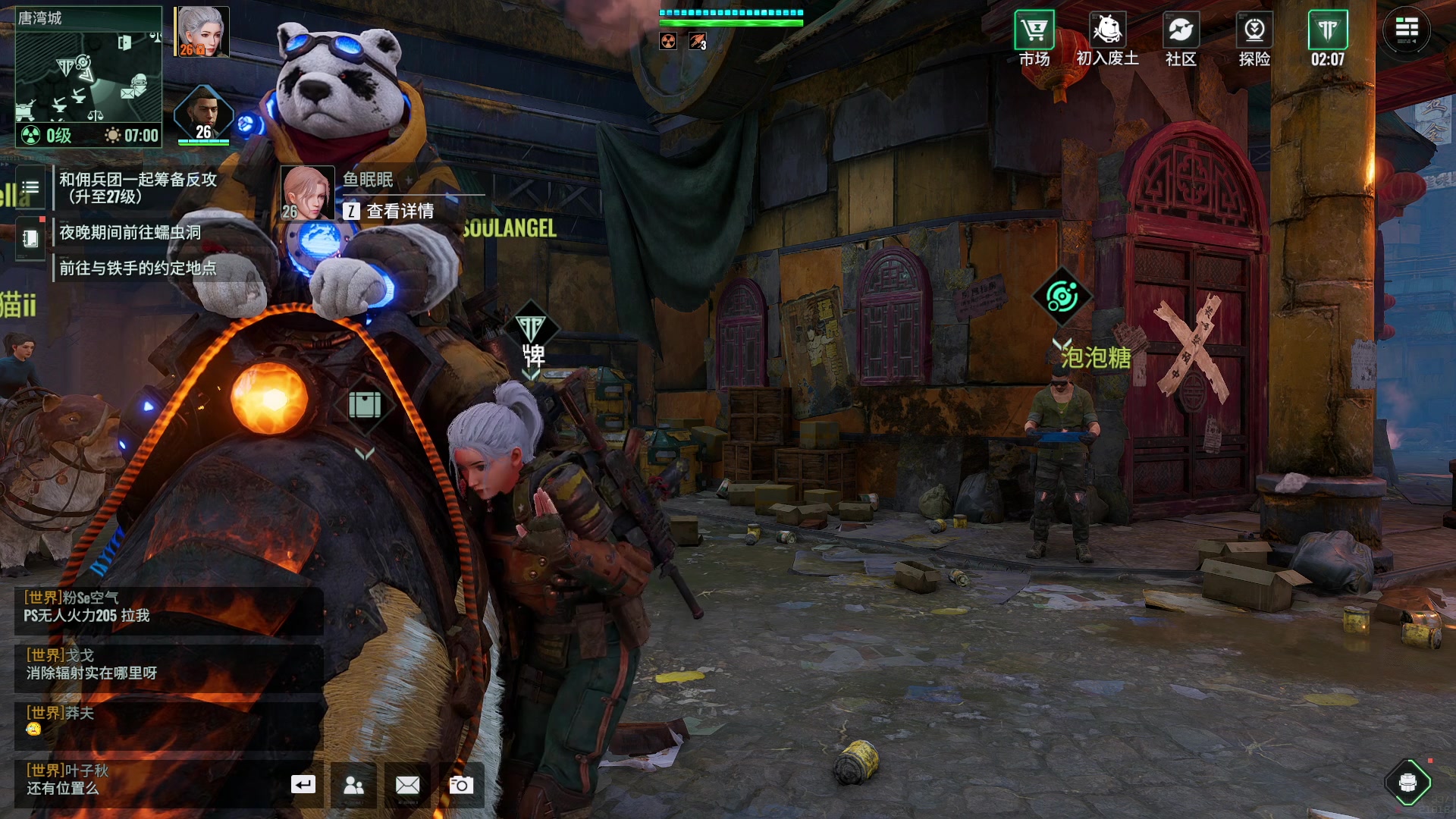Open the 市场 market shop

click(x=1034, y=38)
